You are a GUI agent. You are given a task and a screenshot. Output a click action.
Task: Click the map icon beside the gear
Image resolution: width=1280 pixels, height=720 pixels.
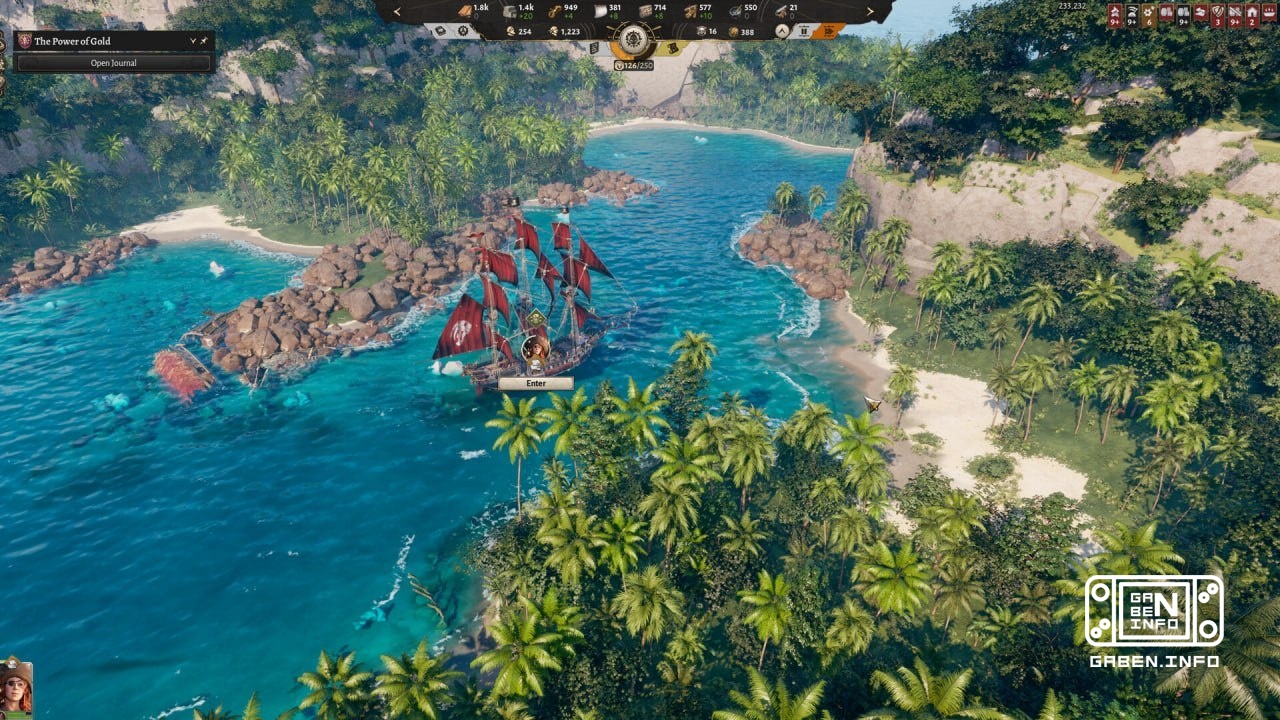coord(440,31)
